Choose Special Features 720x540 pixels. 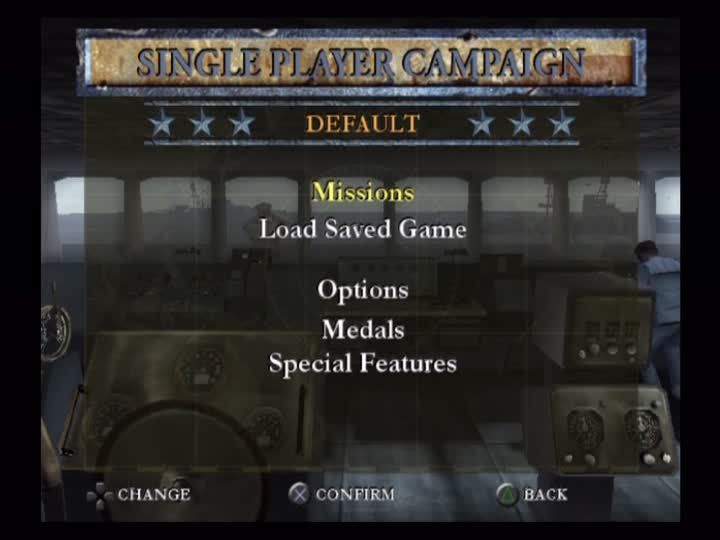click(x=362, y=363)
